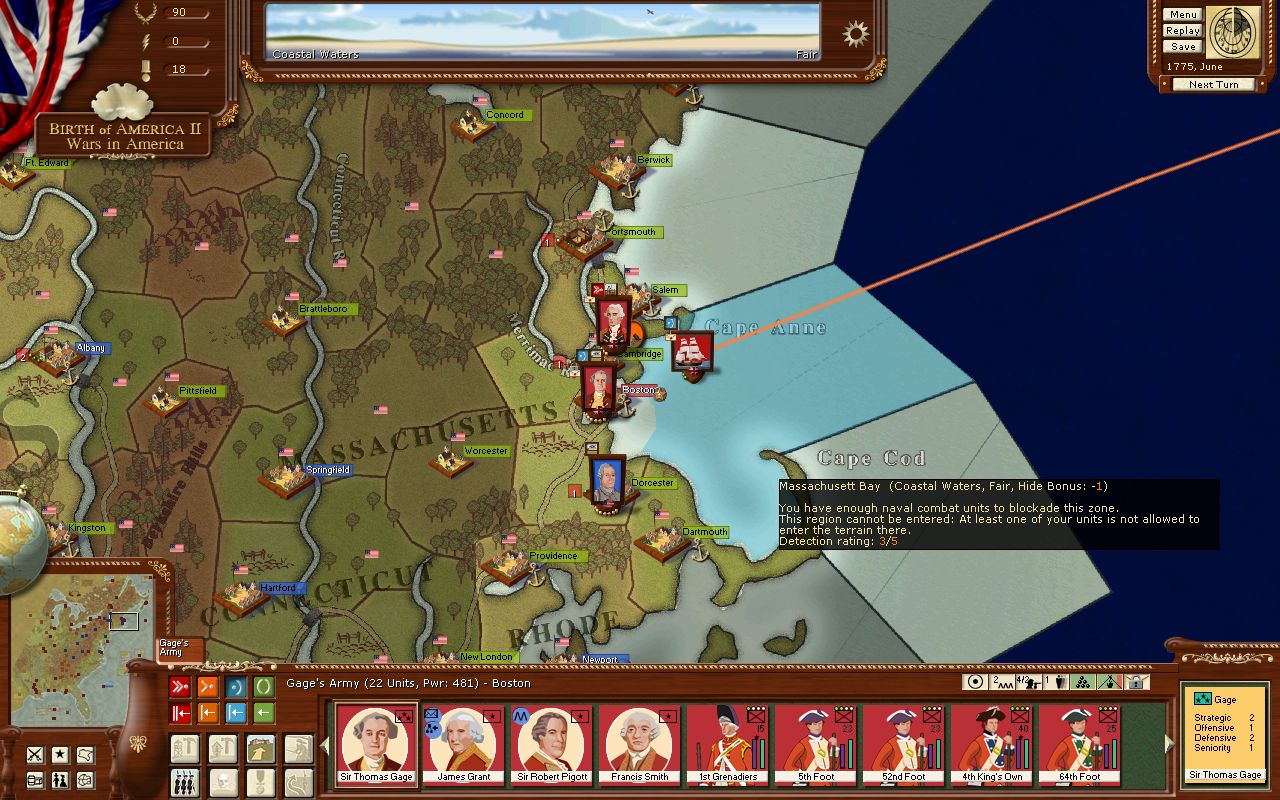
Task: Show the next units with right arrow
Action: click(x=1171, y=743)
